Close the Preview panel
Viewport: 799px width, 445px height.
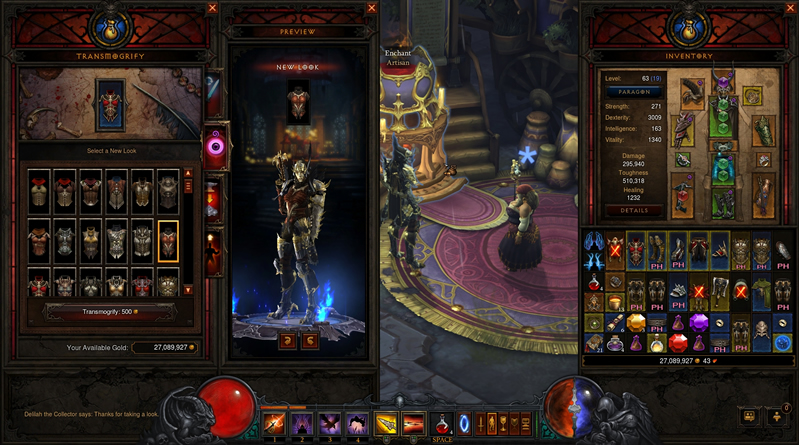[366, 8]
